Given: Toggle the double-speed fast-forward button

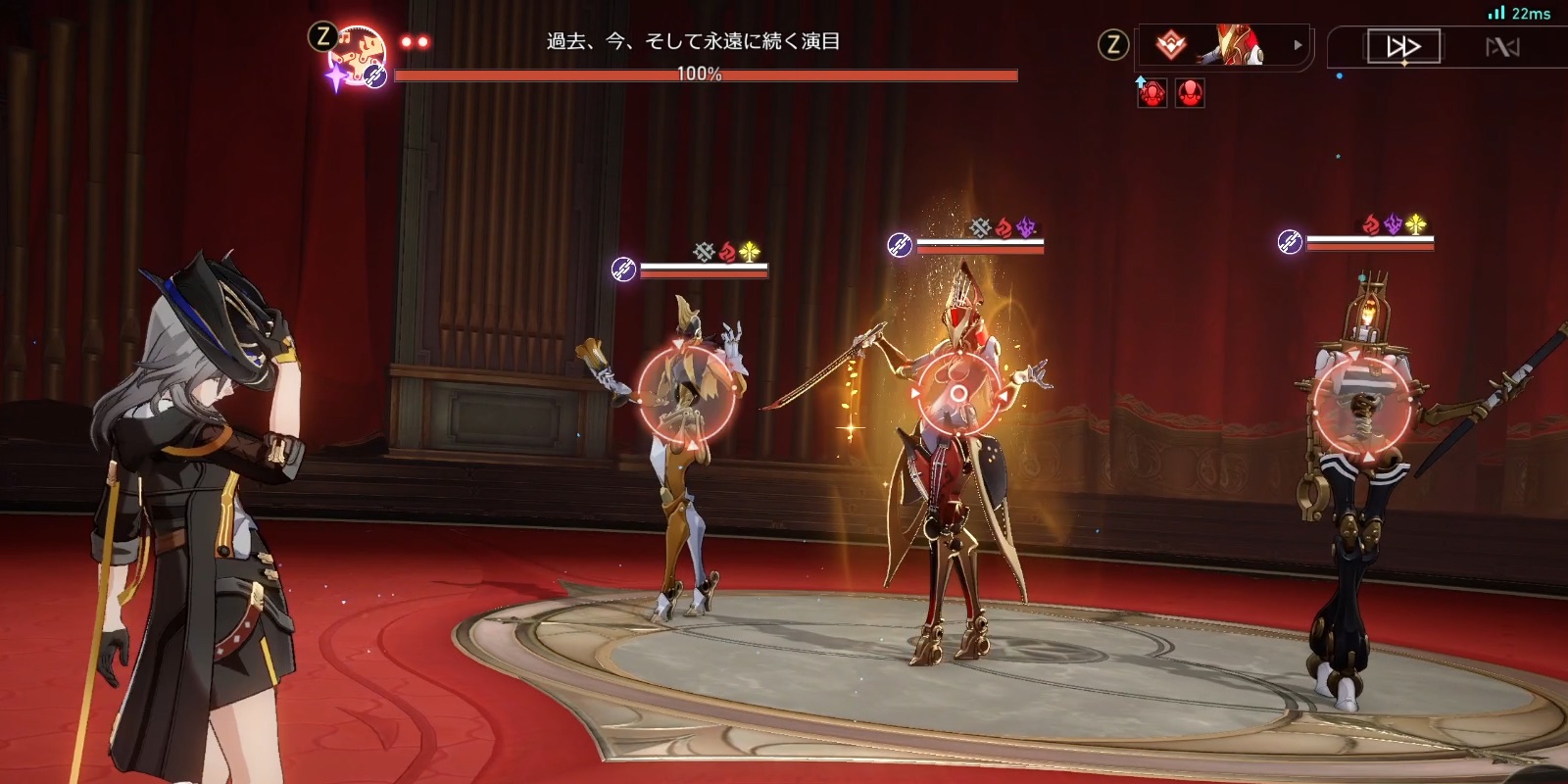Looking at the screenshot, I should pyautogui.click(x=1404, y=45).
